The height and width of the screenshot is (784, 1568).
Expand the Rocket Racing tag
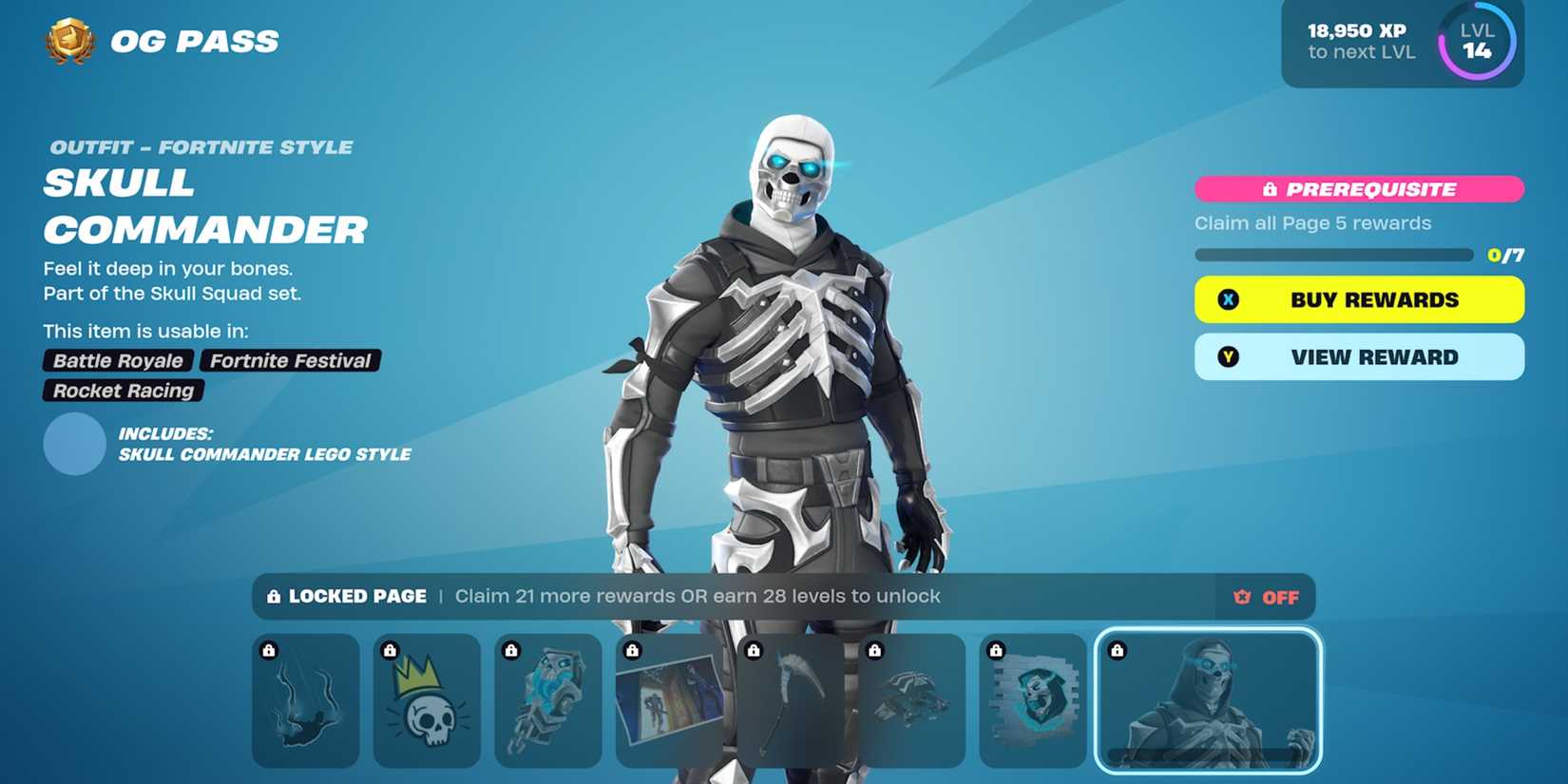[122, 391]
